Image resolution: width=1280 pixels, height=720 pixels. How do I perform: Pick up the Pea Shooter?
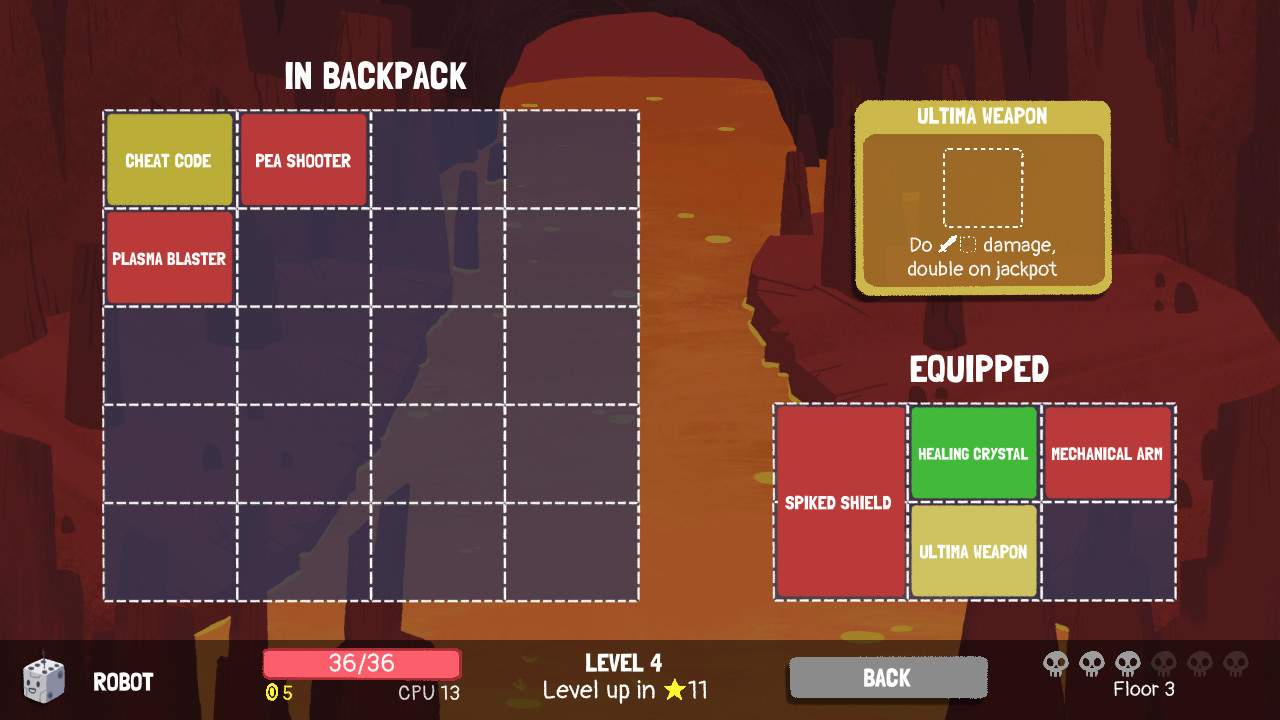point(303,159)
